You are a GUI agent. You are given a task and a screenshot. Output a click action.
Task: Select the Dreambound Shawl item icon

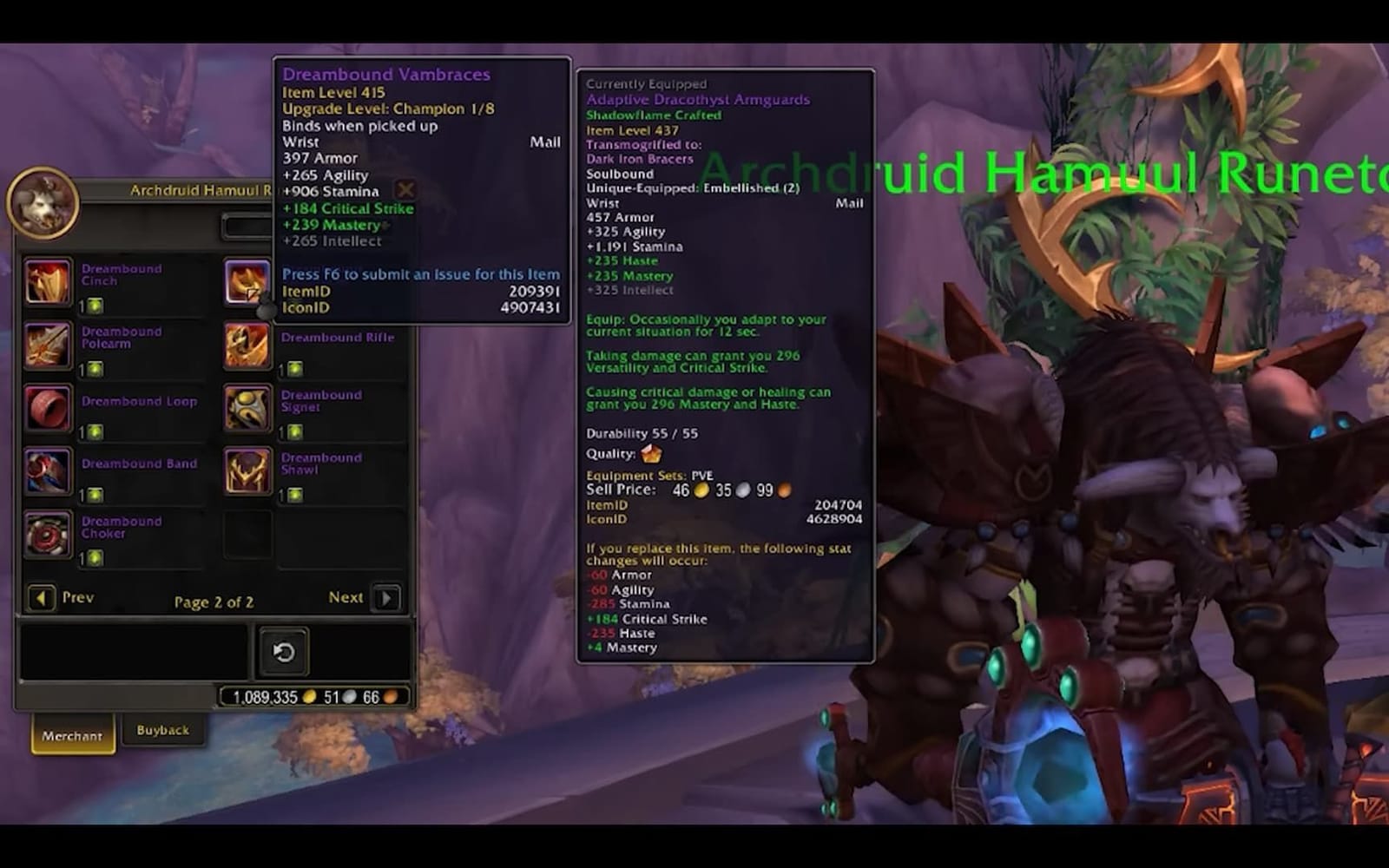[x=247, y=471]
